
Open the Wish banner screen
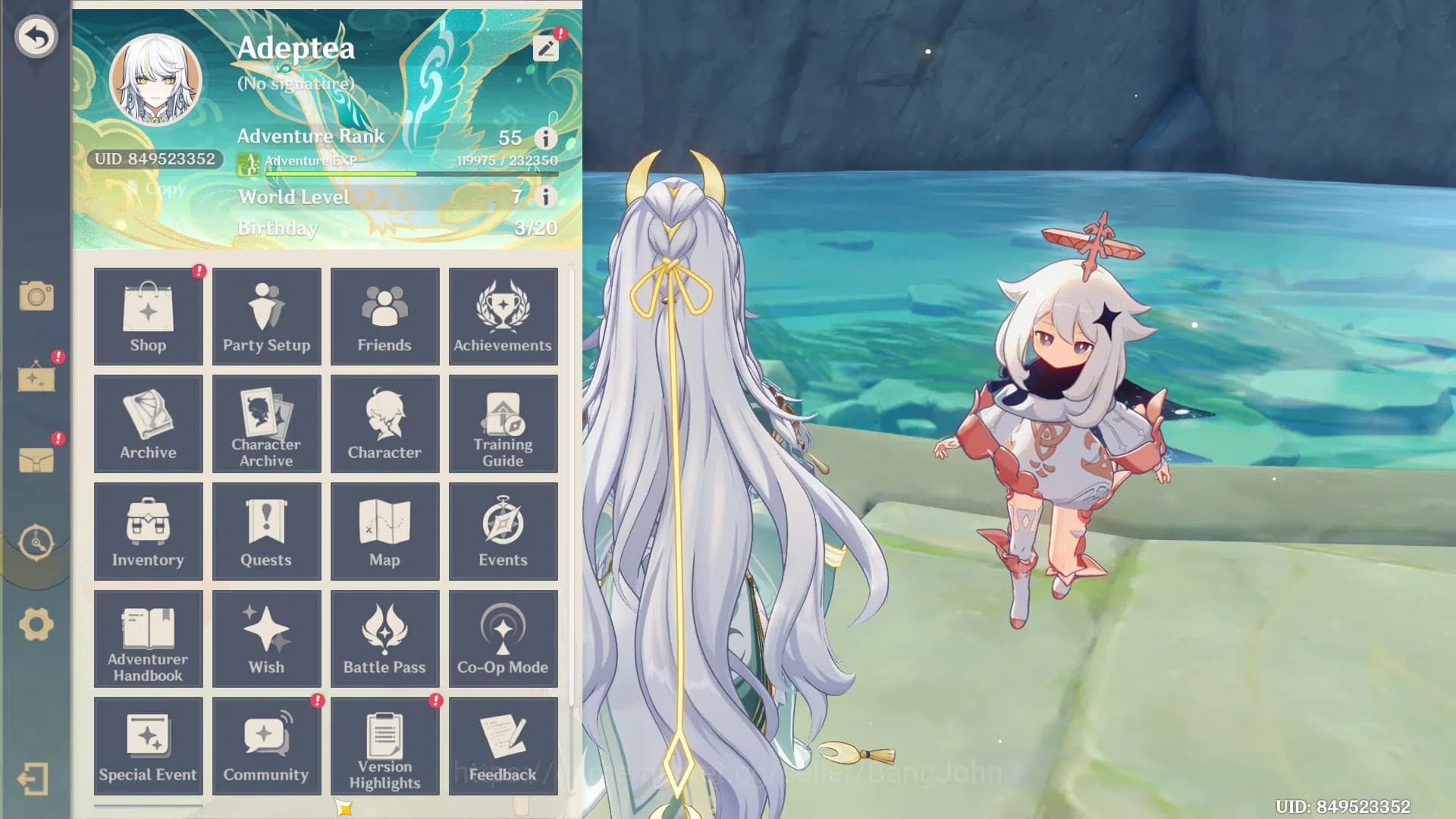click(x=266, y=639)
